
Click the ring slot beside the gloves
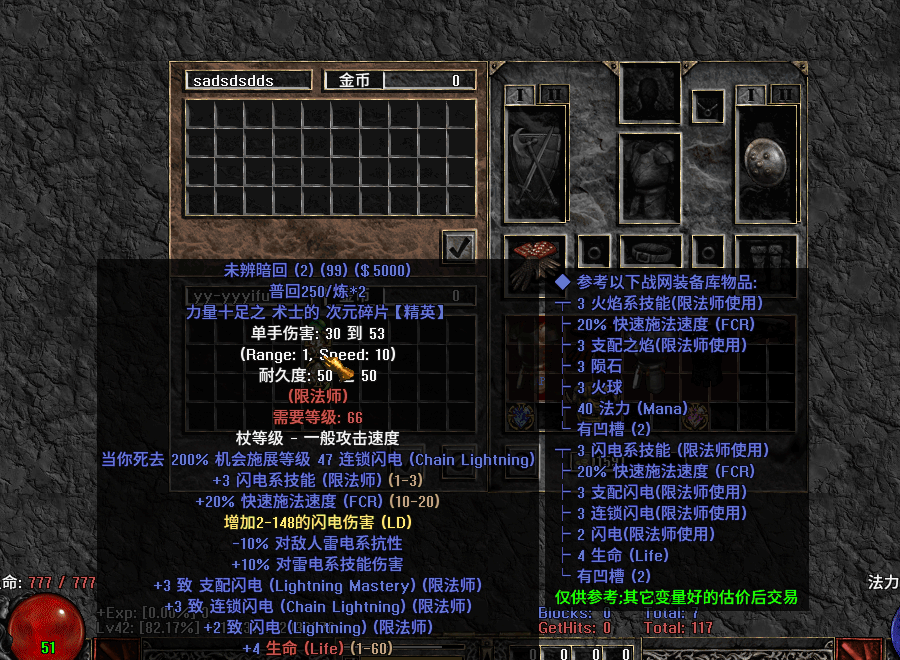tap(594, 251)
